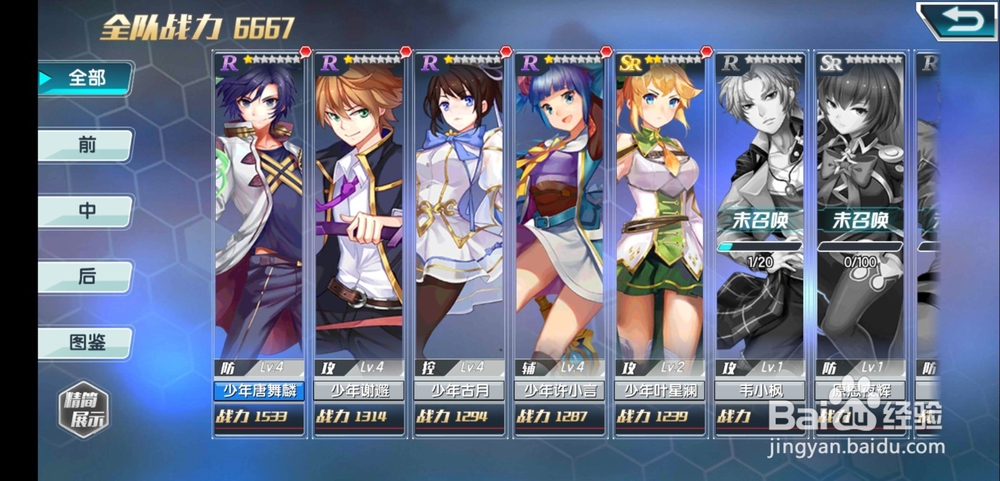
Task: Select the SR 少年叶星澜 character card
Action: click(x=660, y=240)
